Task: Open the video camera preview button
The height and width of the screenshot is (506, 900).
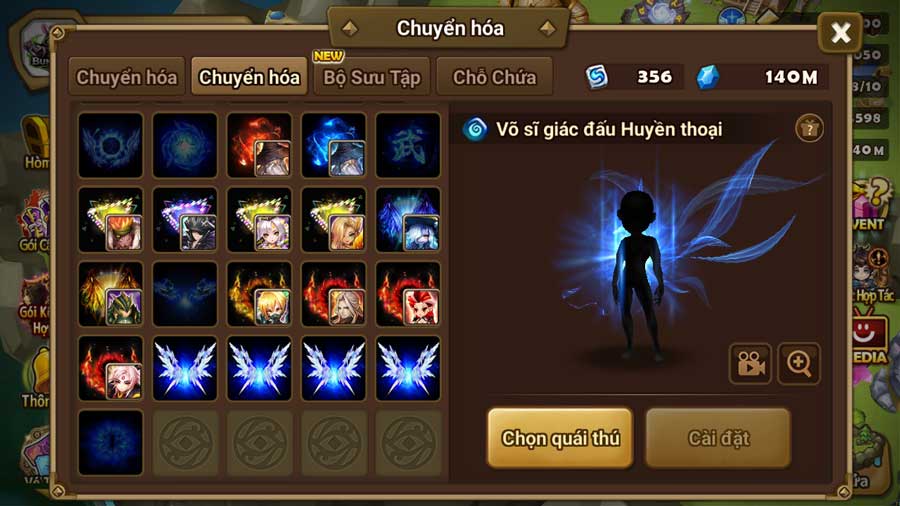Action: (750, 364)
